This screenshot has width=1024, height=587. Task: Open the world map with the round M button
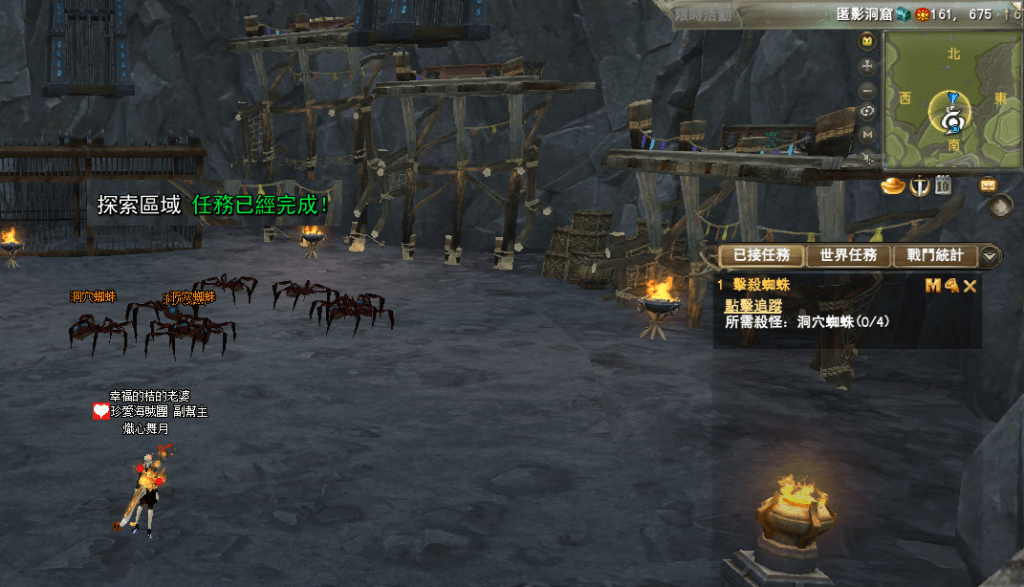click(867, 133)
